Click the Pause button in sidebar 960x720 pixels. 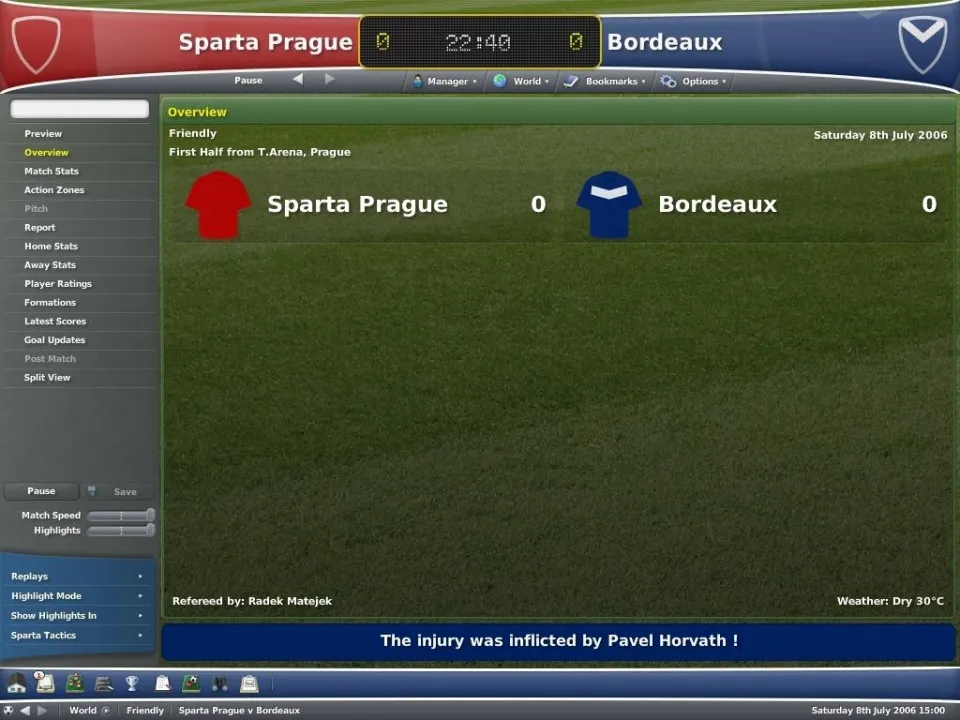(x=41, y=491)
